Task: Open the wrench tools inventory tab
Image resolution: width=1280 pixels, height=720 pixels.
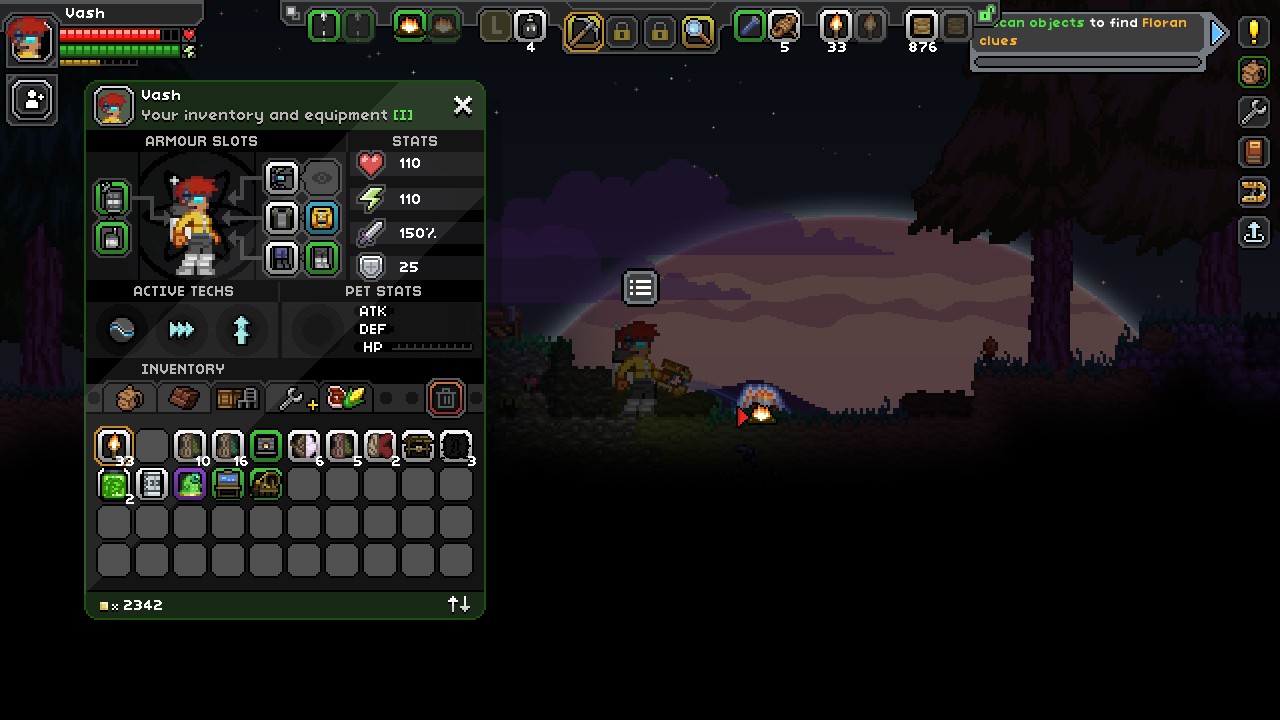Action: tap(294, 398)
